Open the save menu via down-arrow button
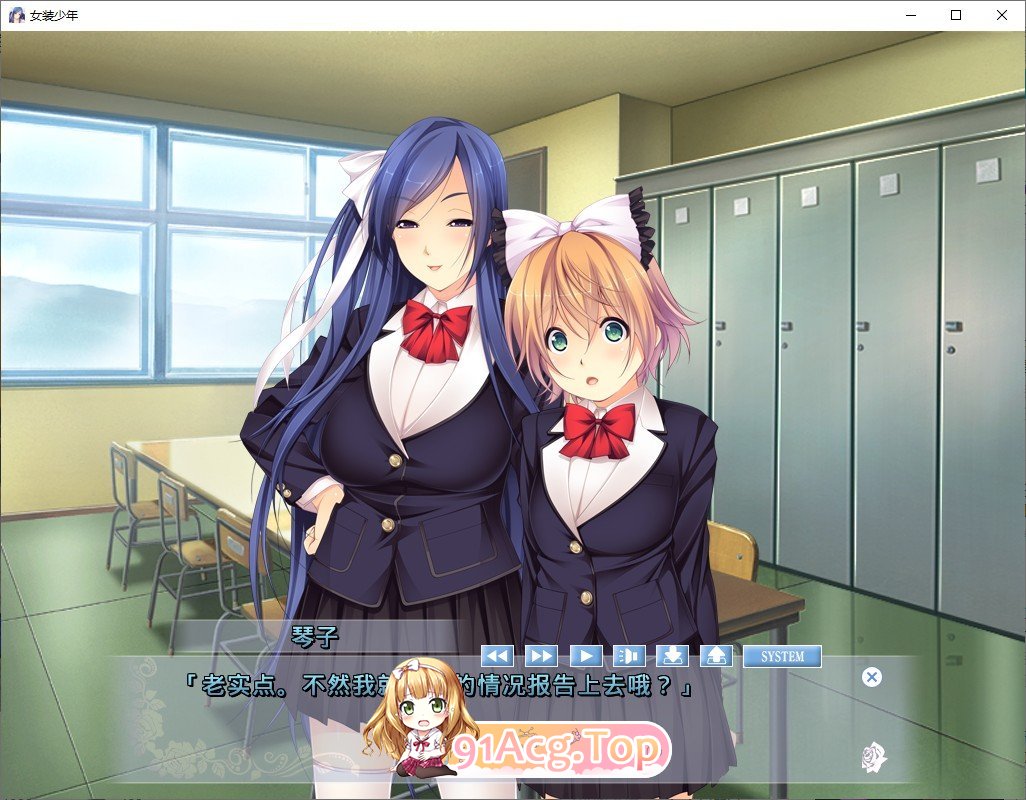 (673, 656)
